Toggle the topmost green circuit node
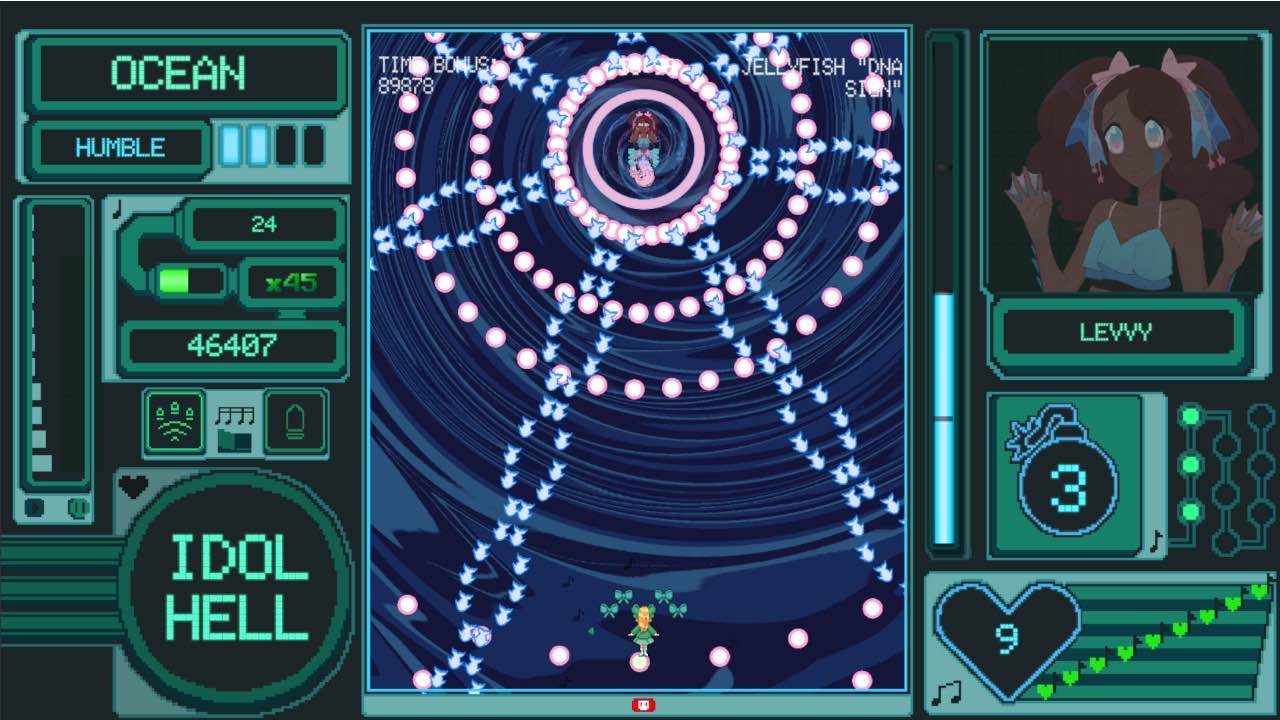The height and width of the screenshot is (720, 1280). 1191,415
